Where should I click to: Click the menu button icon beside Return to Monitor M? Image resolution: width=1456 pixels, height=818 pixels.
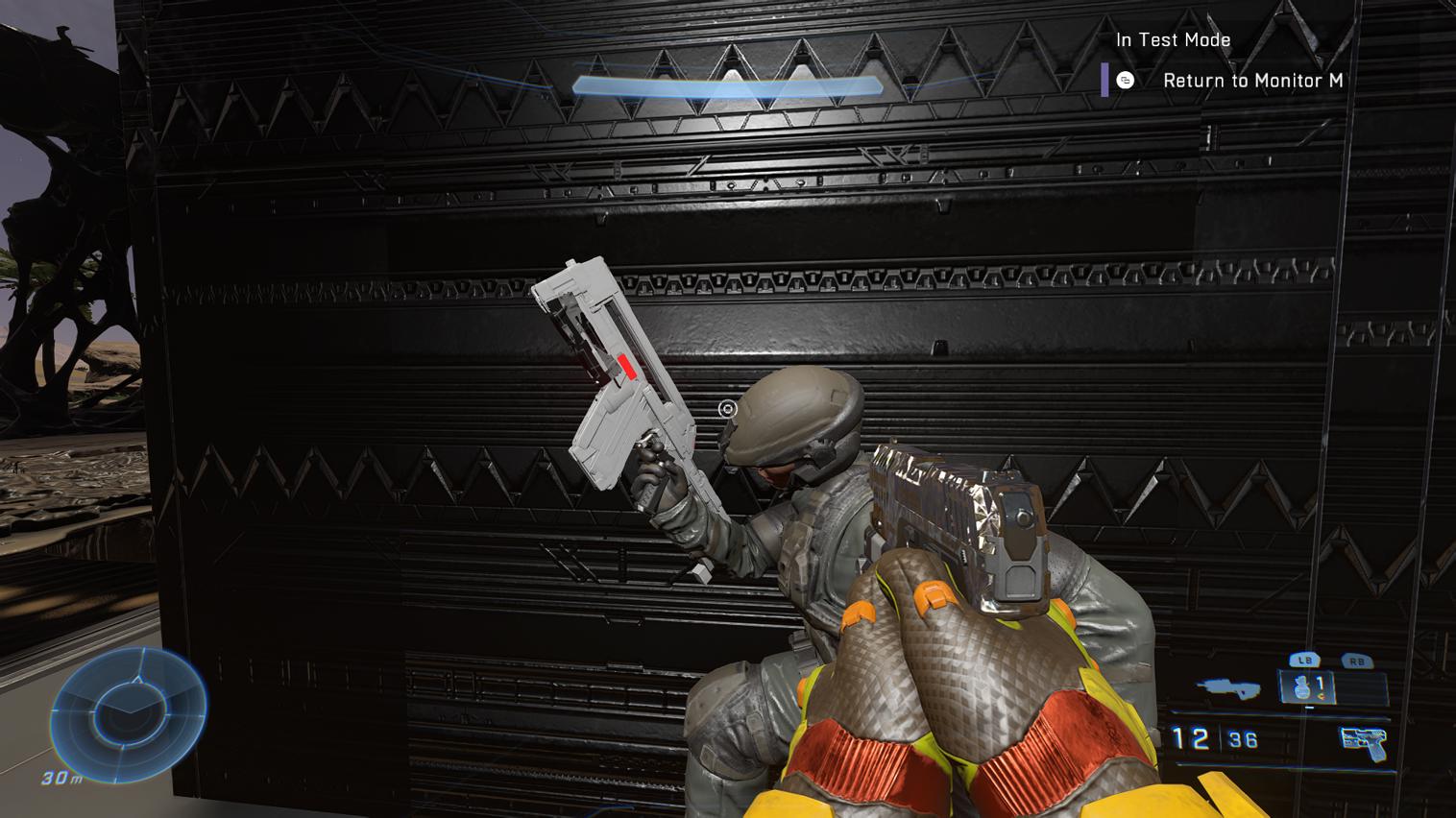(x=1126, y=82)
